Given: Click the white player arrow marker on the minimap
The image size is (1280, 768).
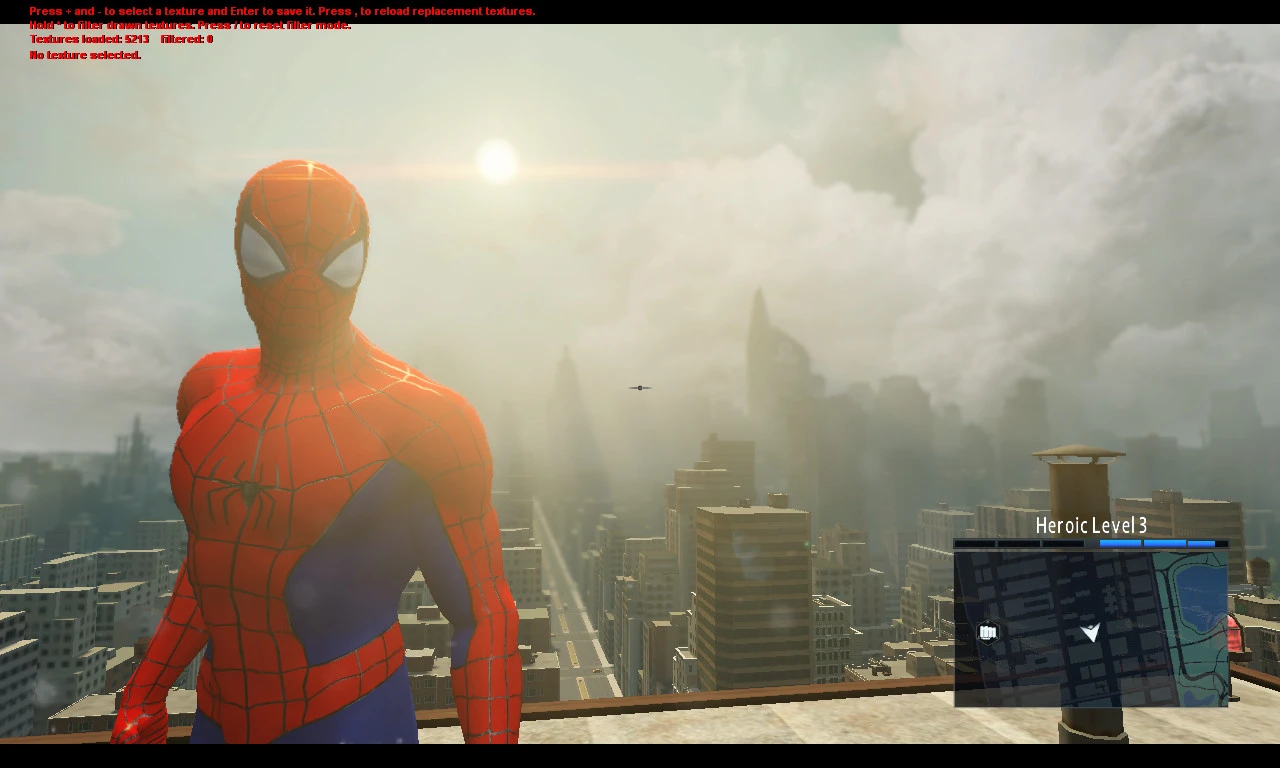Looking at the screenshot, I should (1090, 632).
